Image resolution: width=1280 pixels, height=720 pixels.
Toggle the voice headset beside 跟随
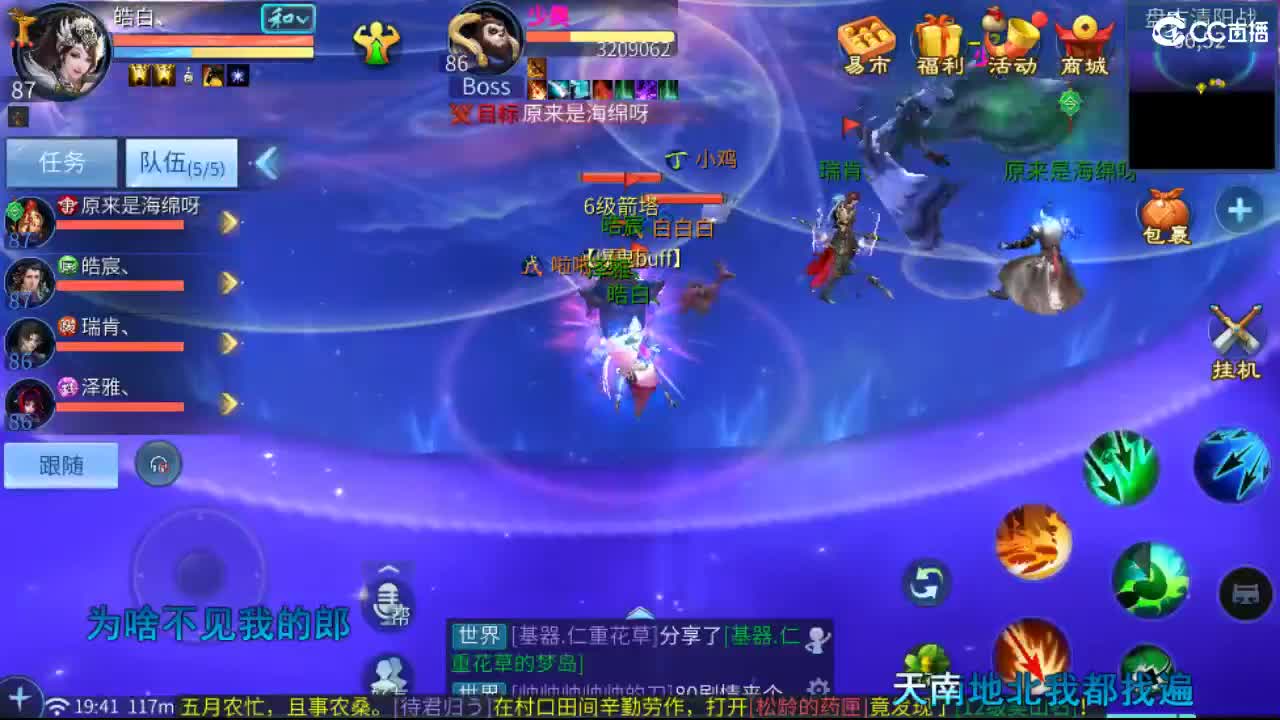tap(158, 465)
